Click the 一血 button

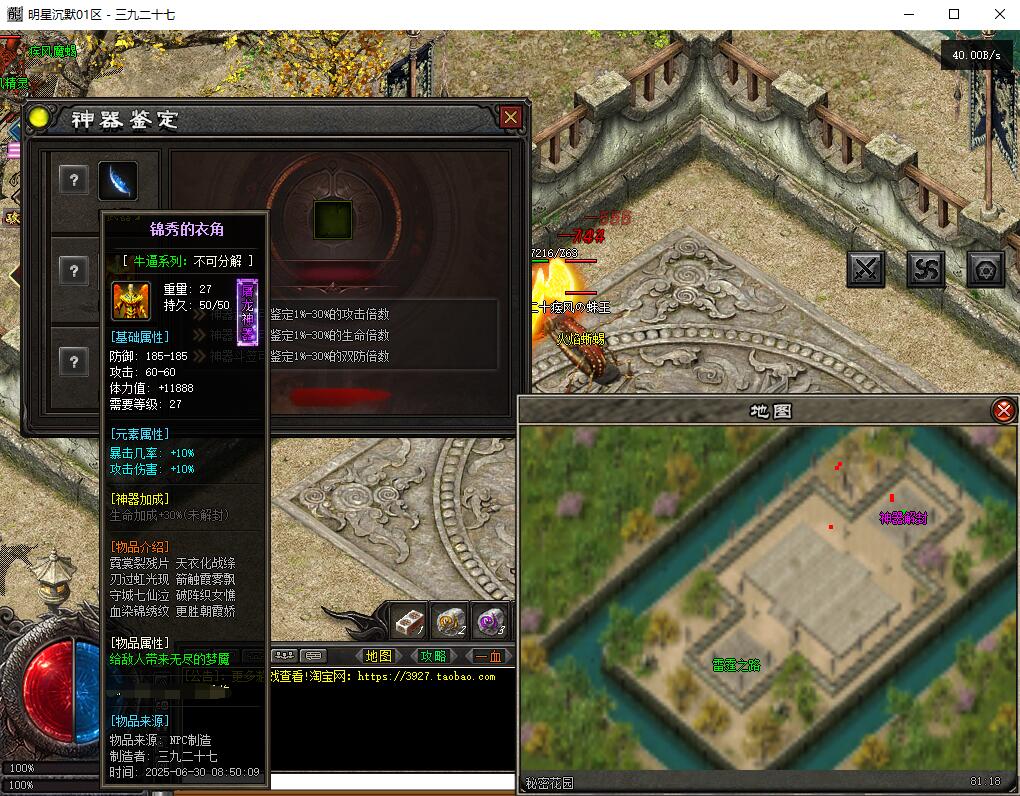pos(489,656)
